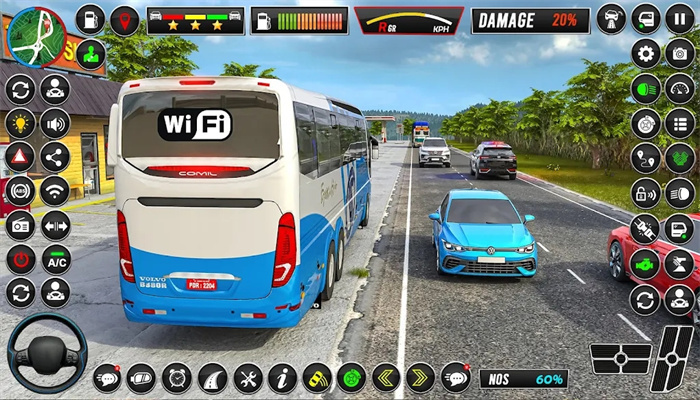Show the info button details

282,378
